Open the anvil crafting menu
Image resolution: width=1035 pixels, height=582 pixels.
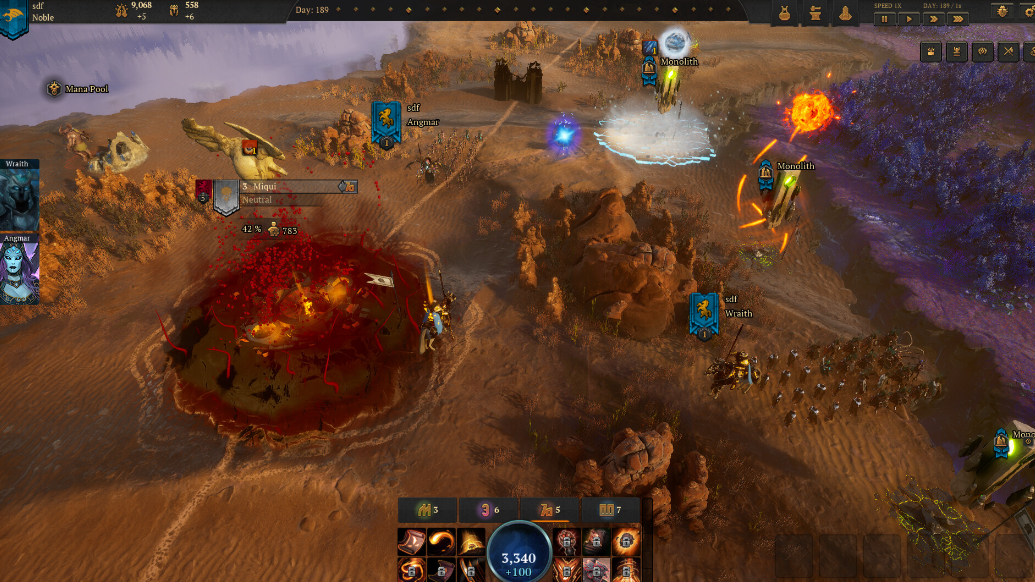[x=815, y=13]
